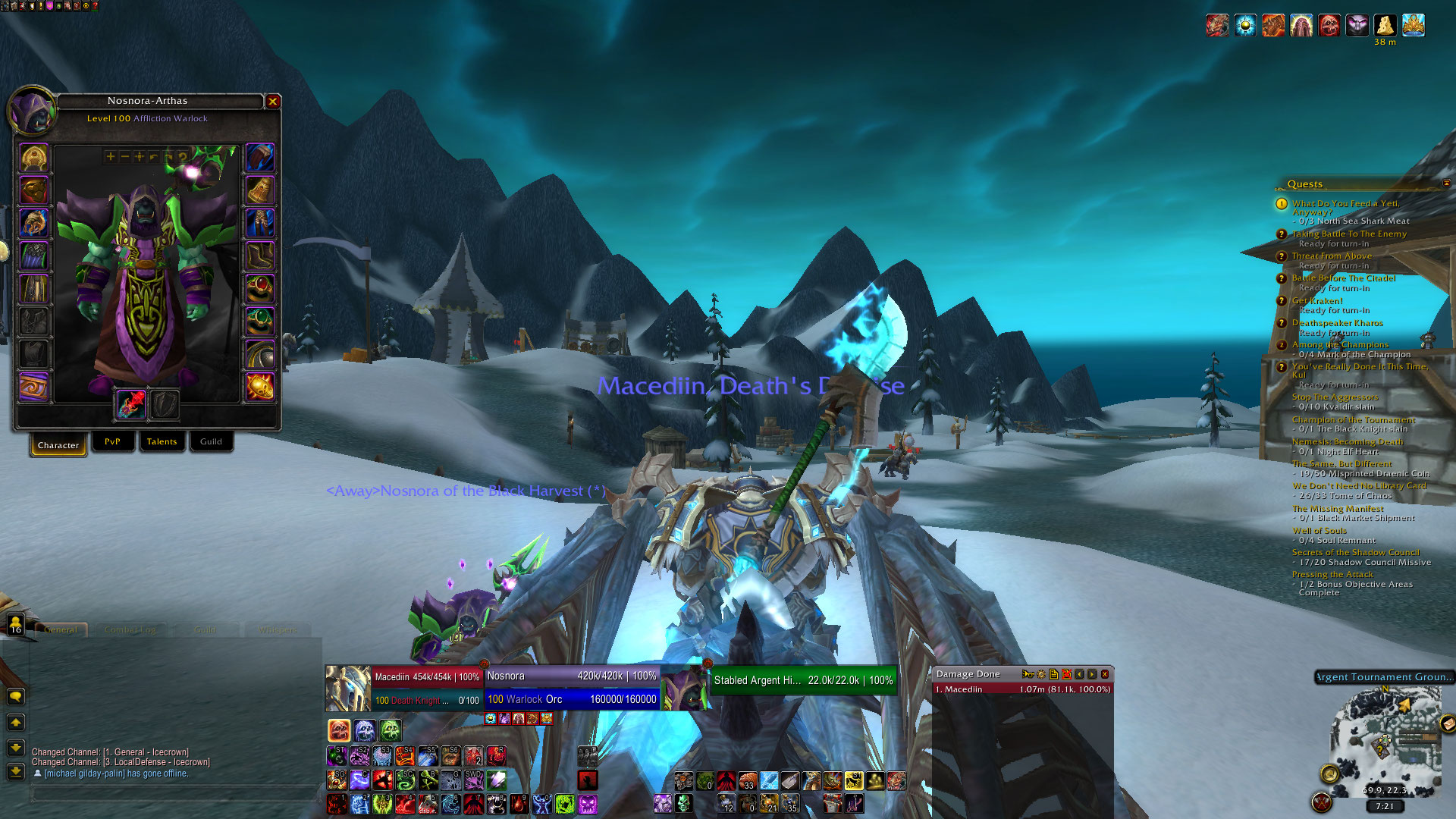This screenshot has width=1456, height=819.
Task: Select the Character tab
Action: coord(58,444)
